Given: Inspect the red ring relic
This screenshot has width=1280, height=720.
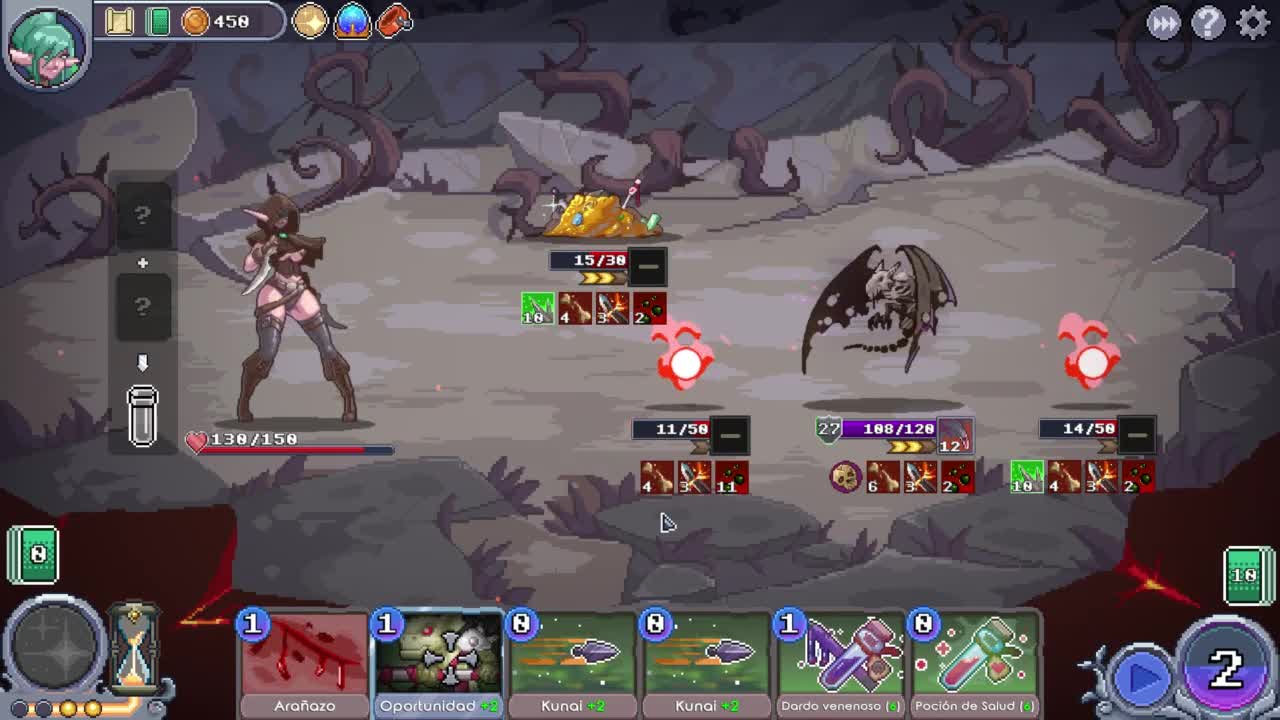Looking at the screenshot, I should [x=395, y=21].
